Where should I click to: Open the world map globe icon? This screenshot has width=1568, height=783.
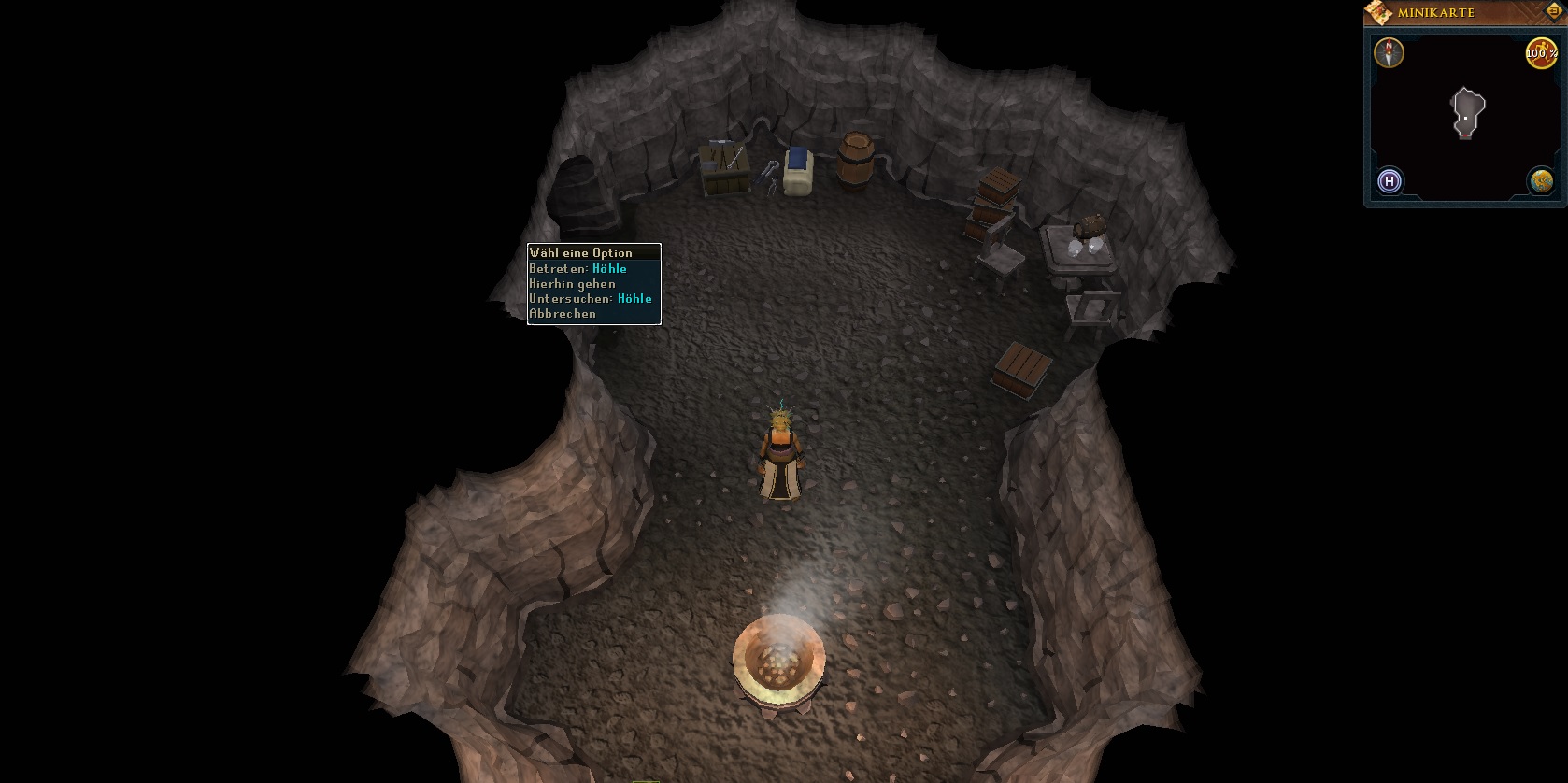click(x=1540, y=180)
